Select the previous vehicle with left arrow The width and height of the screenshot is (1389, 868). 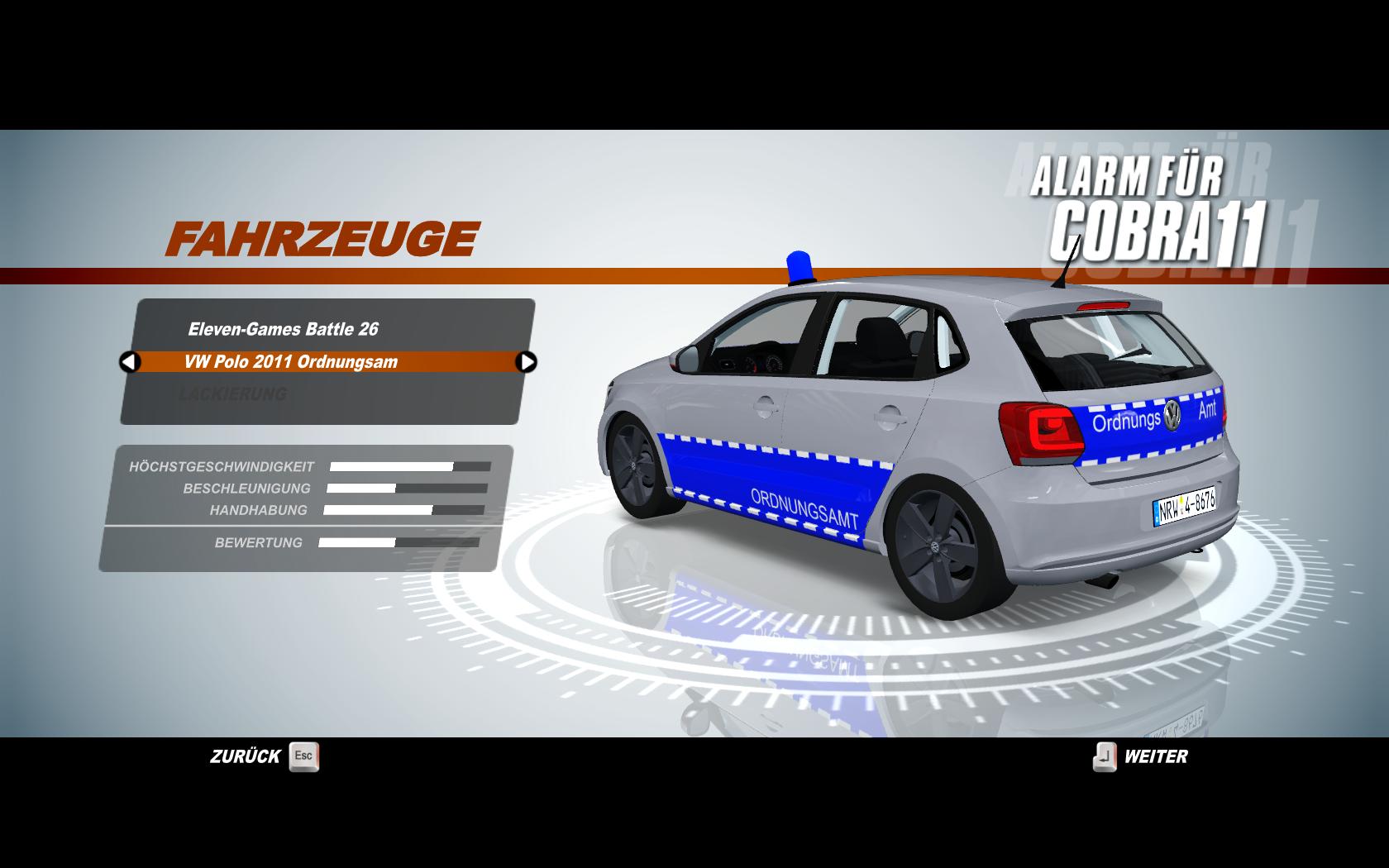[x=130, y=362]
